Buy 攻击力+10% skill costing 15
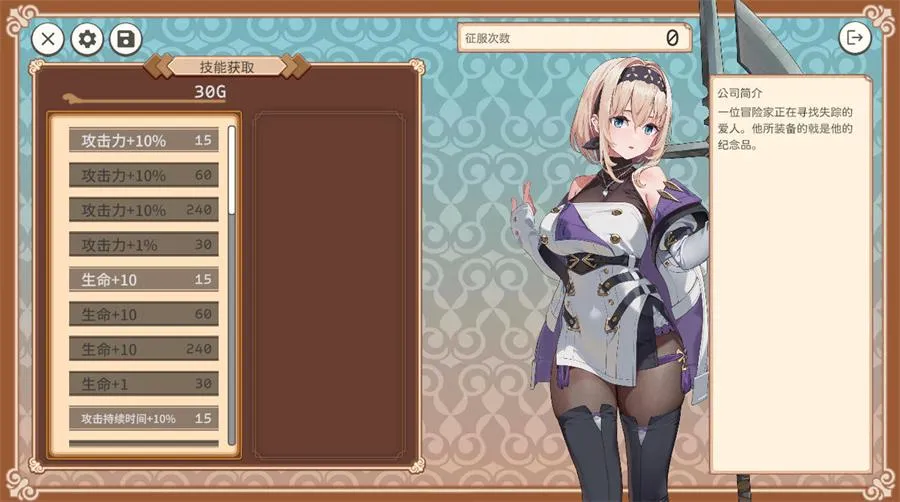This screenshot has width=900, height=502. pyautogui.click(x=144, y=140)
